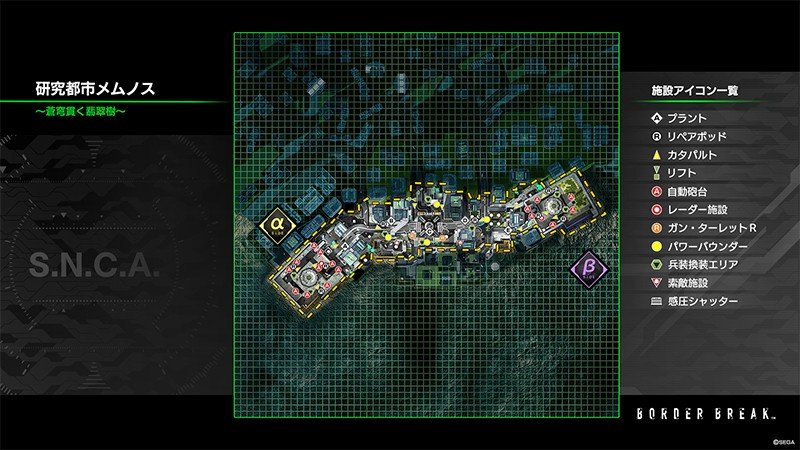Screen dimensions: 800x450
Task: Select the 研究都市メムノス map title
Action: (96, 89)
